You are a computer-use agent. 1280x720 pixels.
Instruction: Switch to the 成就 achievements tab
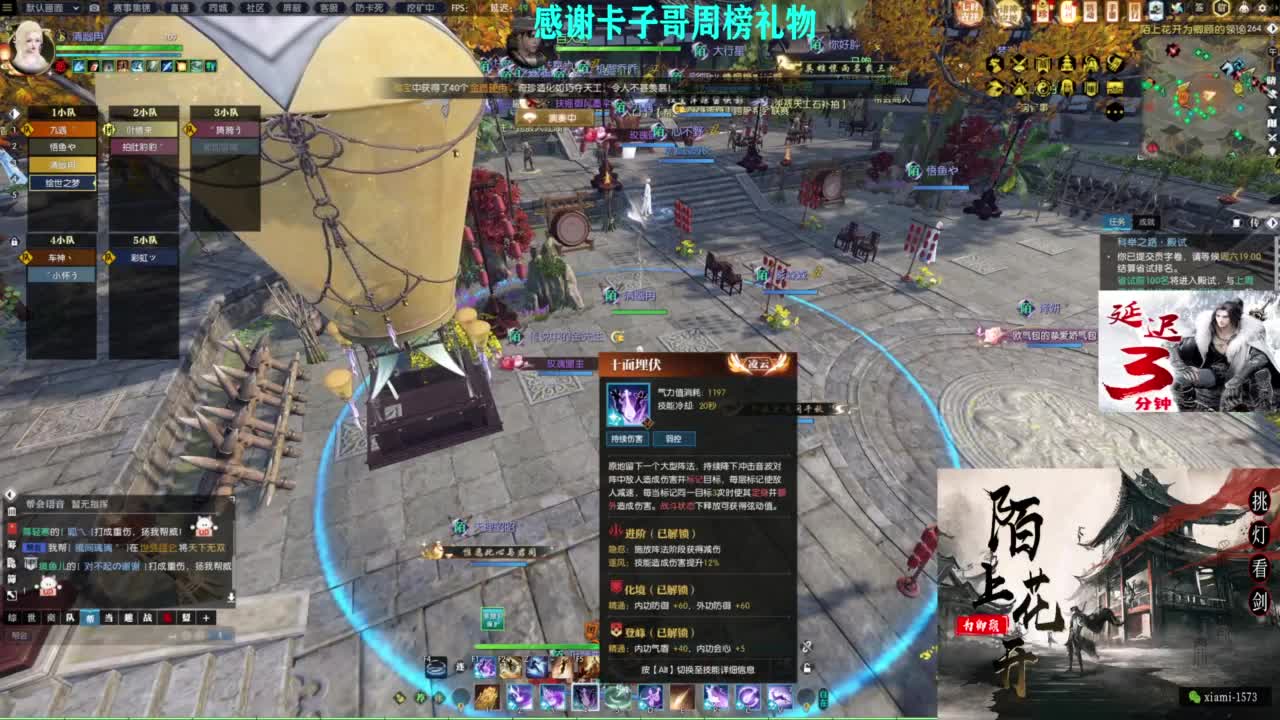pyautogui.click(x=1147, y=222)
